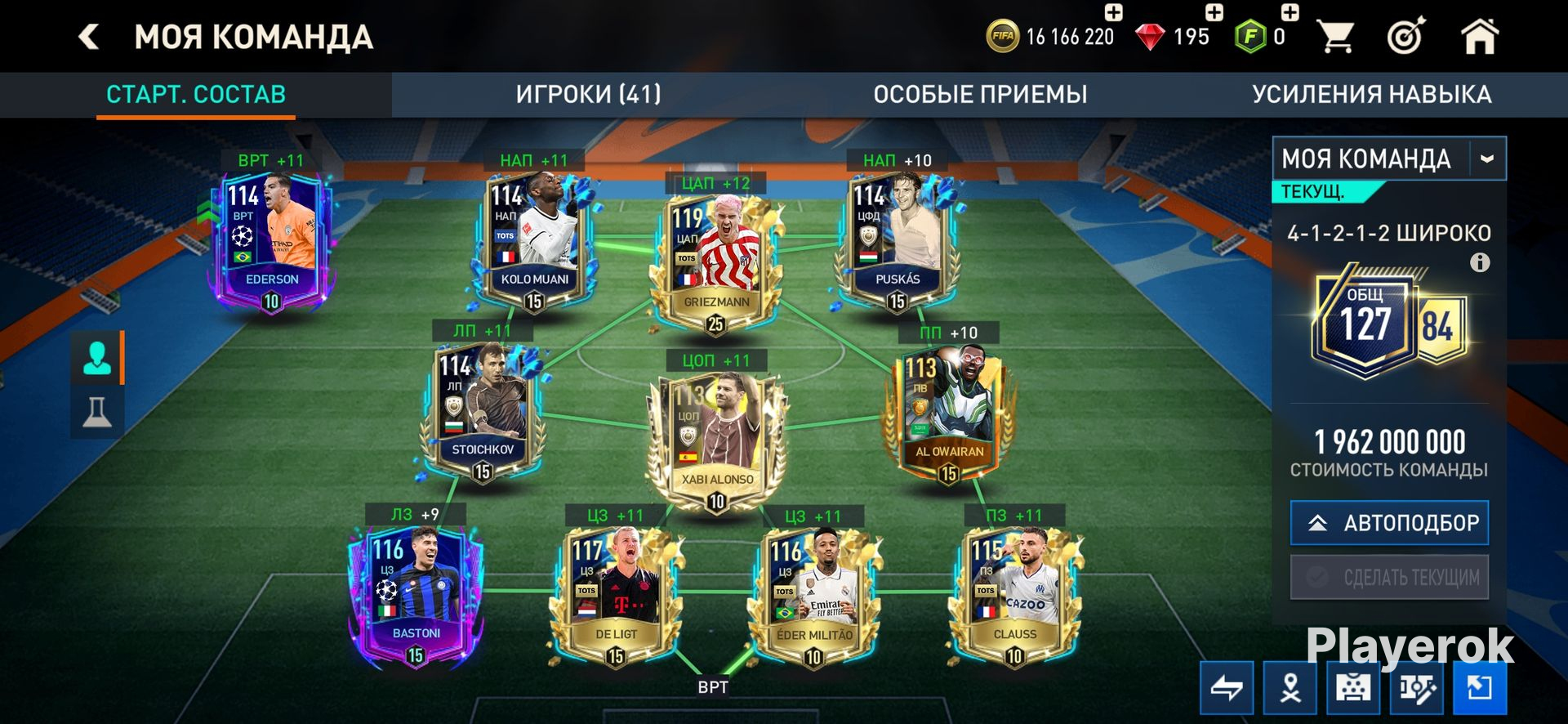Add more FIFA coins with plus
This screenshot has height=724, width=1568.
pyautogui.click(x=1113, y=12)
